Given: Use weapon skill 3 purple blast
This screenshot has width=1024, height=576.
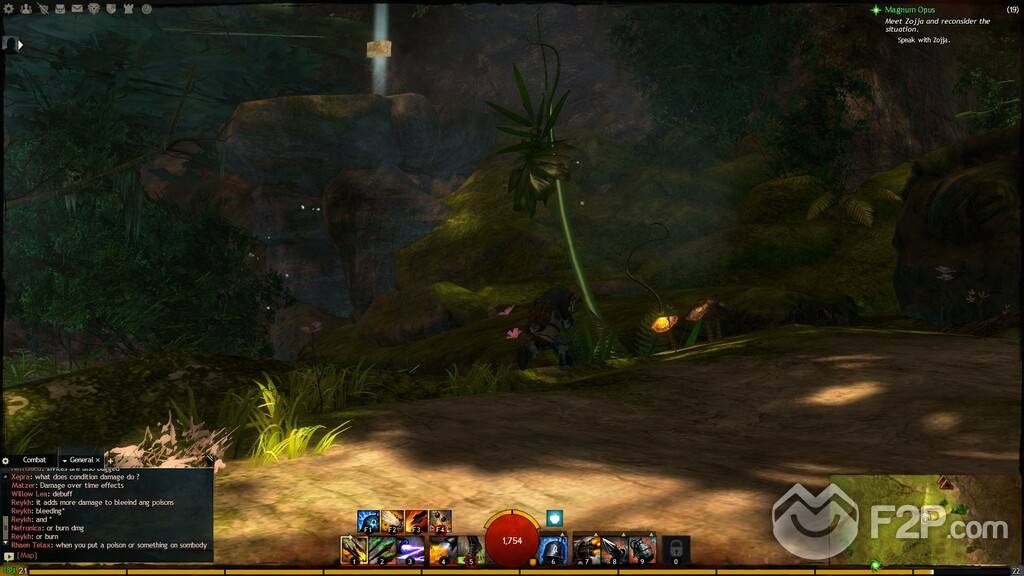Looking at the screenshot, I should [410, 548].
